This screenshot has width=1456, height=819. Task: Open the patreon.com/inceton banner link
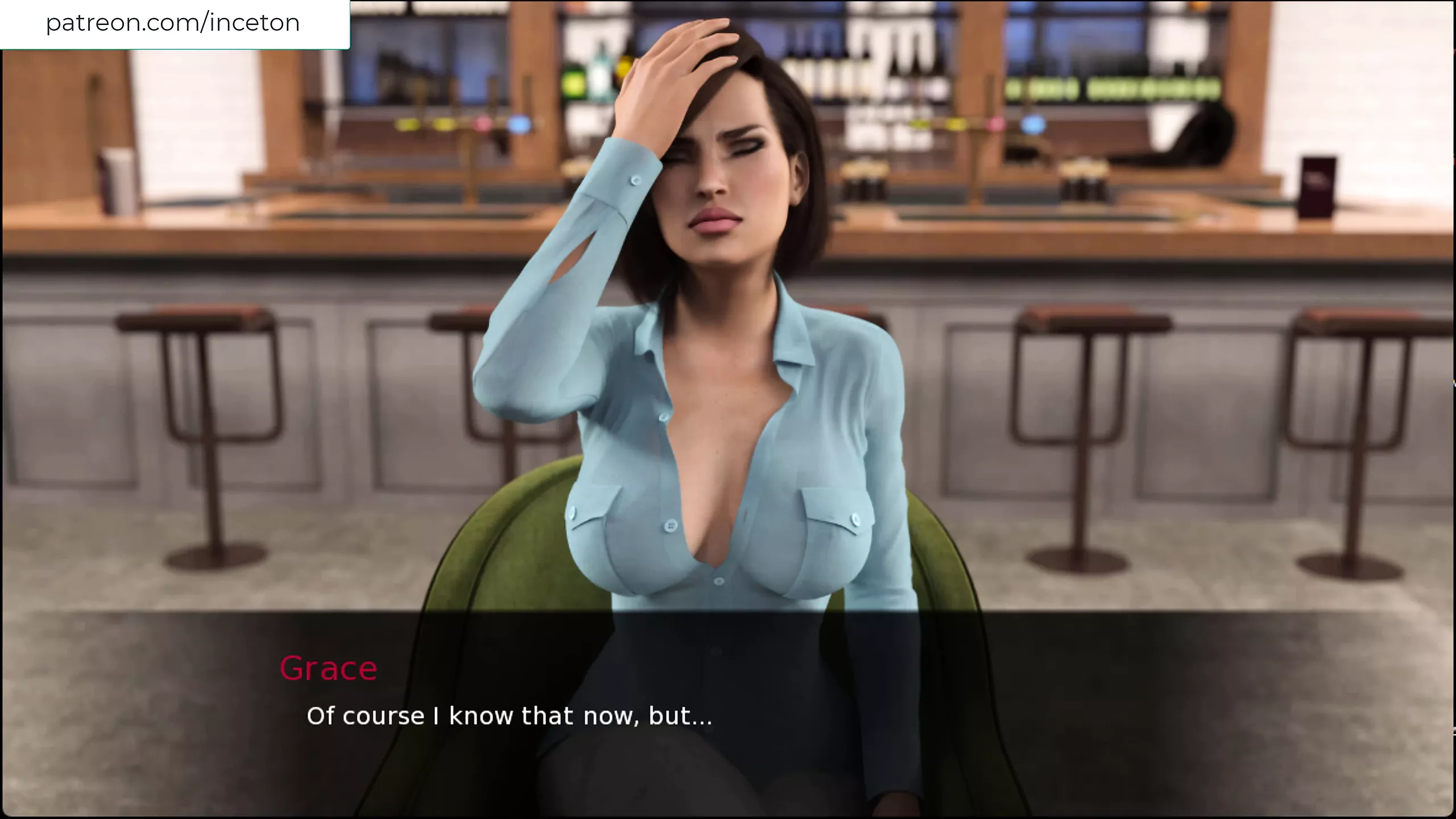[173, 23]
